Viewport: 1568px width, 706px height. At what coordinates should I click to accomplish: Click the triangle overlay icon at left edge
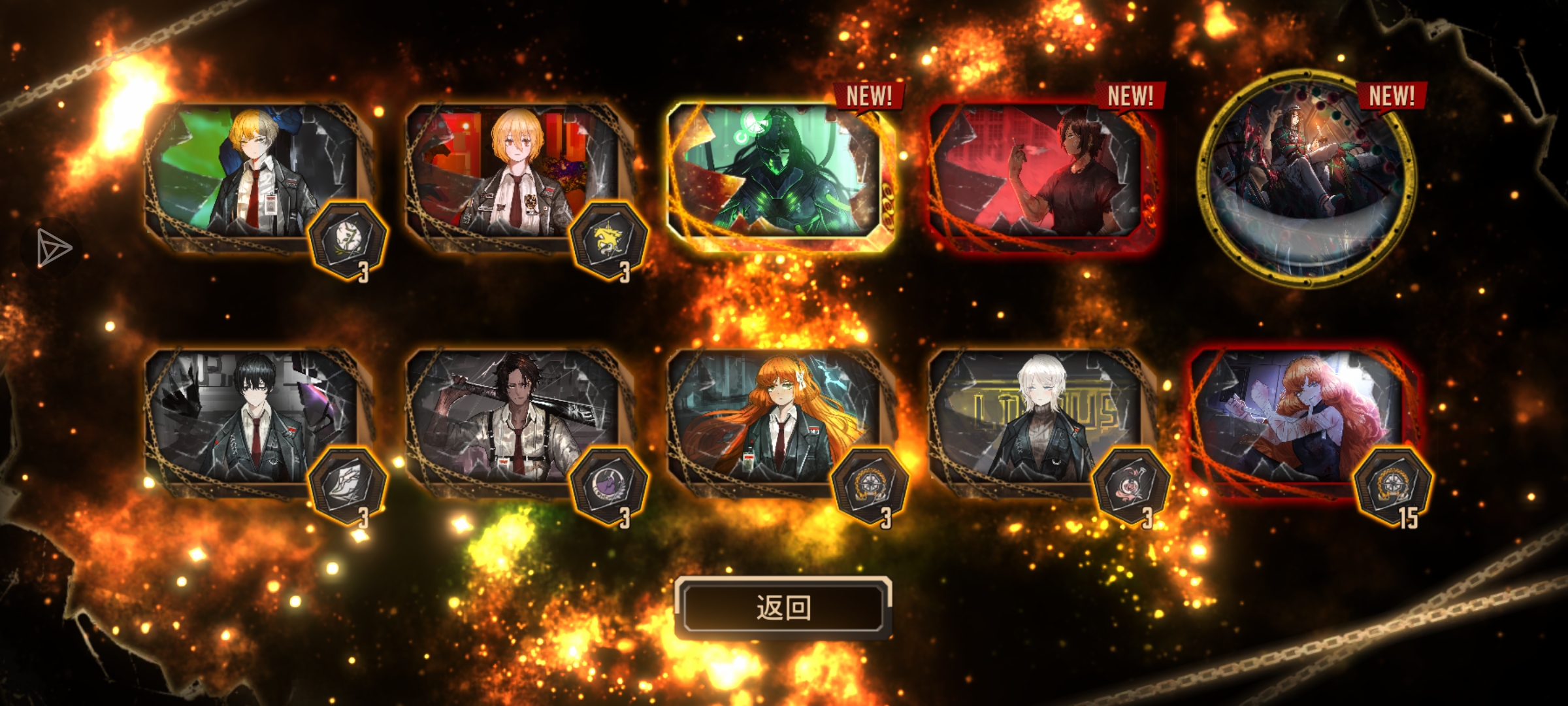(52, 248)
